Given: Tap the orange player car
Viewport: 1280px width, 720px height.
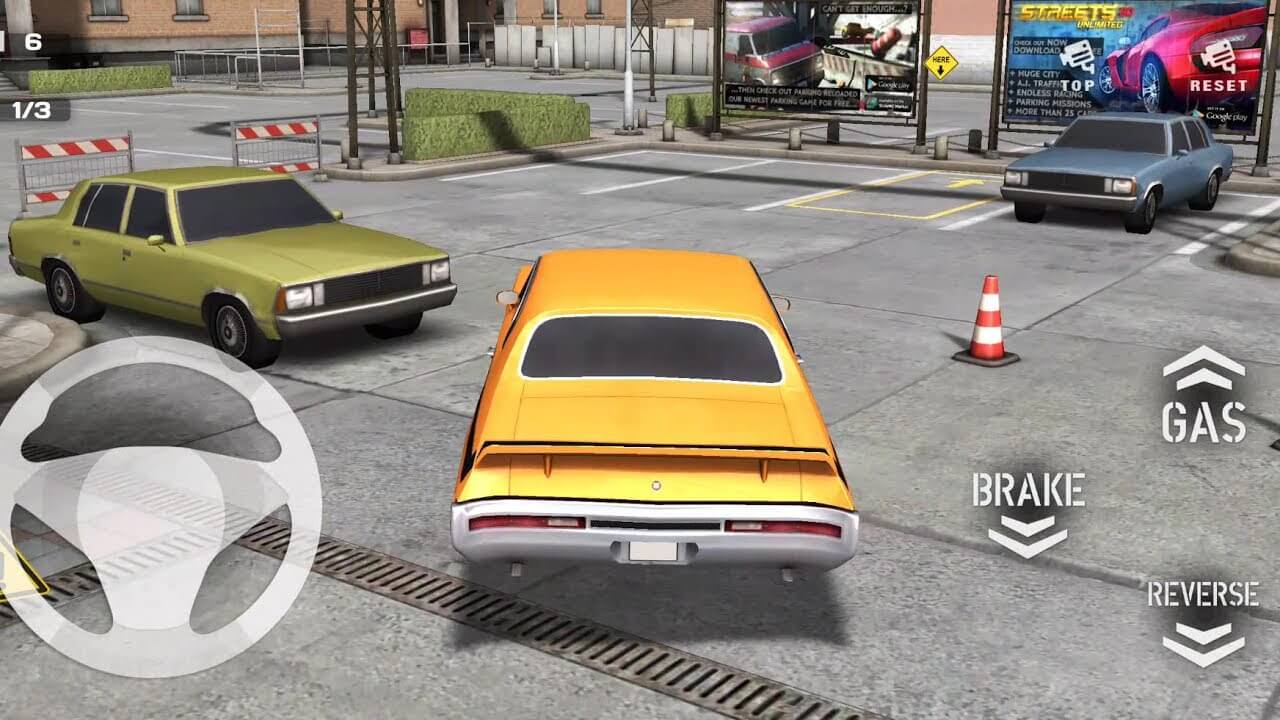Looking at the screenshot, I should [x=650, y=420].
